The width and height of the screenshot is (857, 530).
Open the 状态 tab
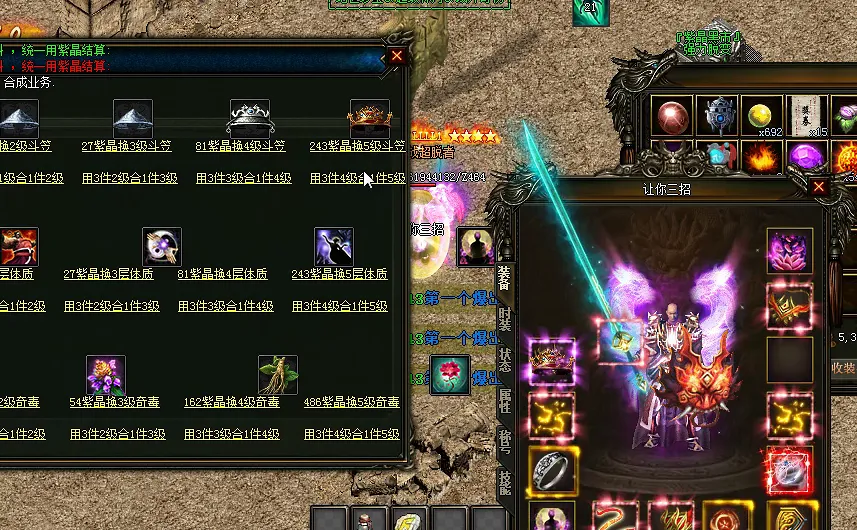[x=505, y=359]
